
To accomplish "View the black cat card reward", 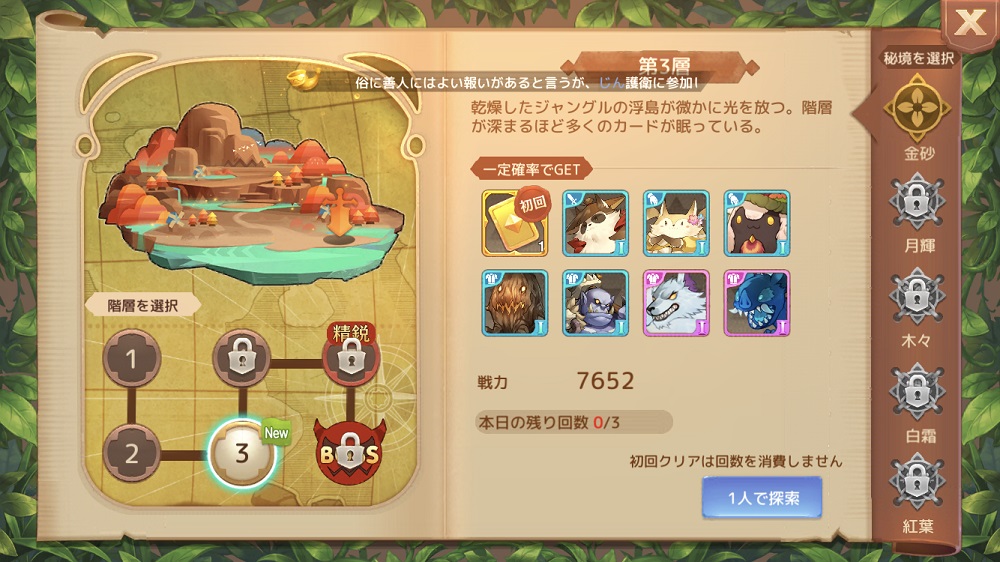I will [757, 223].
